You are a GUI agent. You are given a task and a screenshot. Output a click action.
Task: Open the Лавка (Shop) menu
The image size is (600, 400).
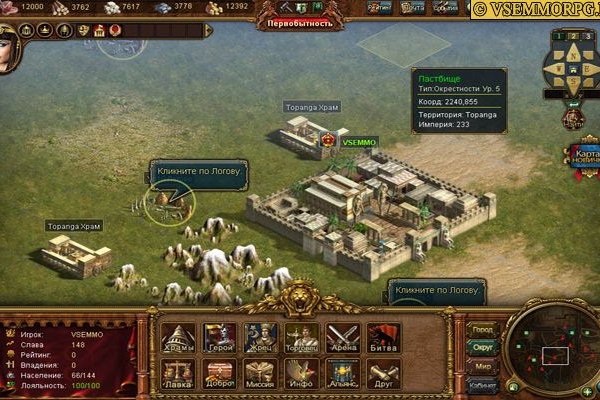click(x=178, y=374)
